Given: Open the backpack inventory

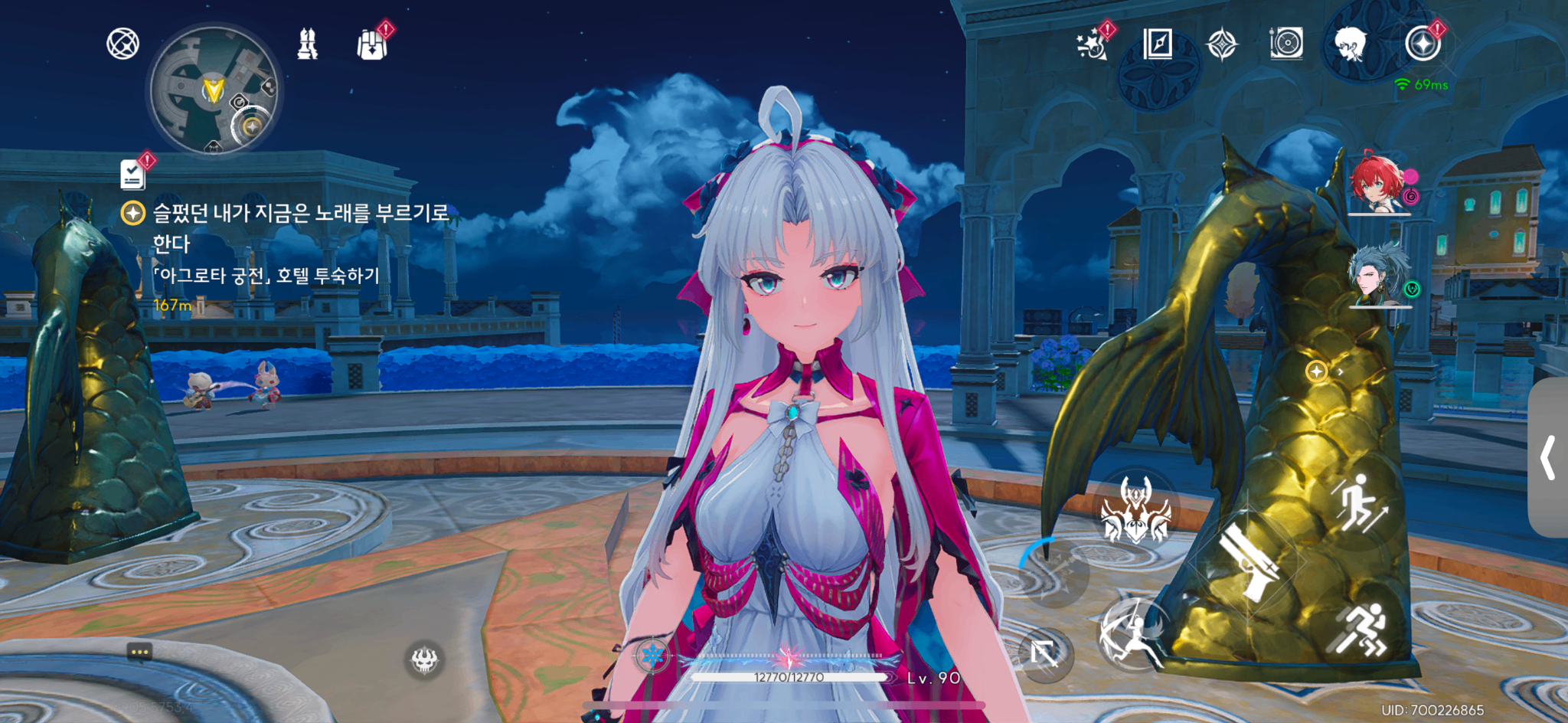Looking at the screenshot, I should click(x=373, y=44).
